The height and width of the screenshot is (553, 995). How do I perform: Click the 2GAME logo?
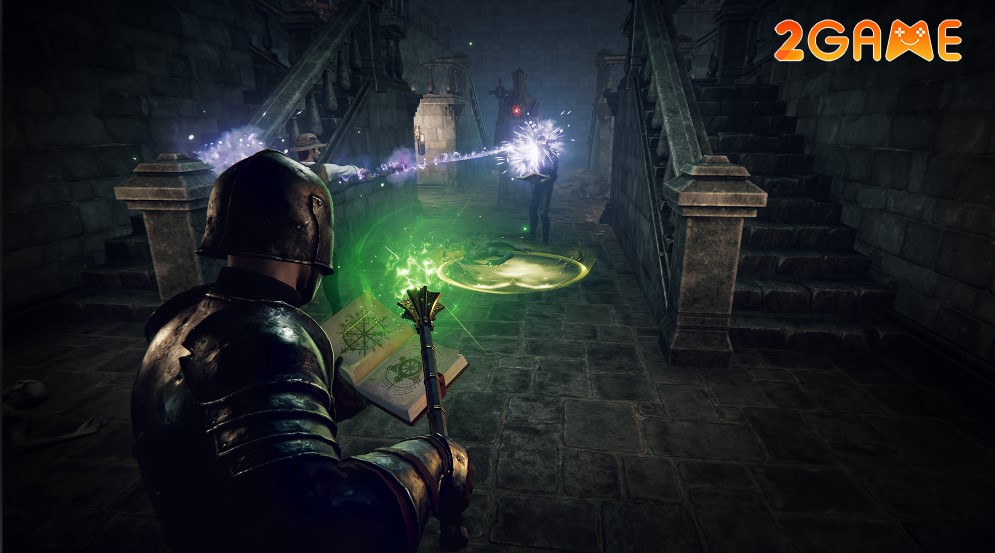click(x=867, y=41)
